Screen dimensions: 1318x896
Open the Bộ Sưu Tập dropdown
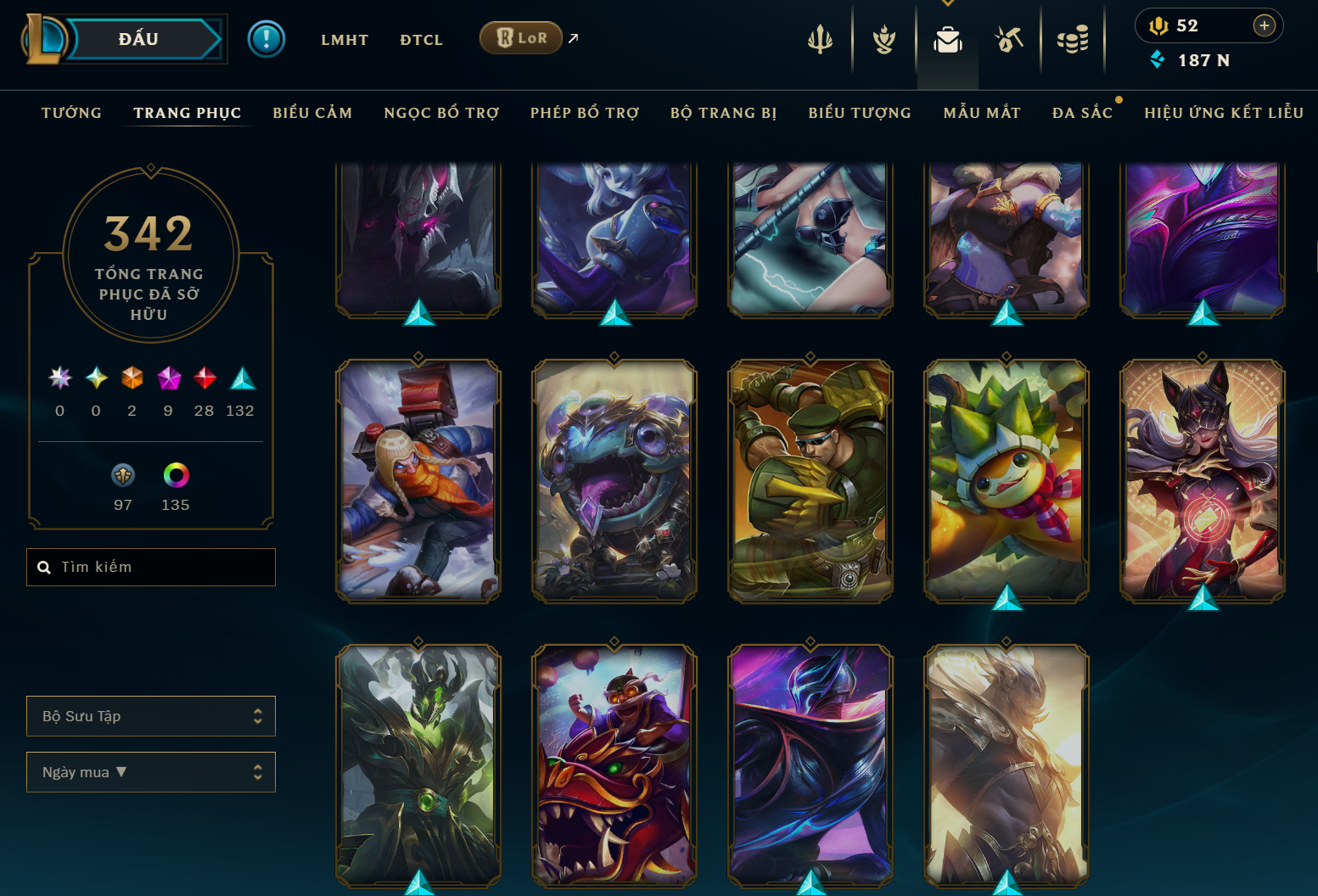[x=151, y=716]
